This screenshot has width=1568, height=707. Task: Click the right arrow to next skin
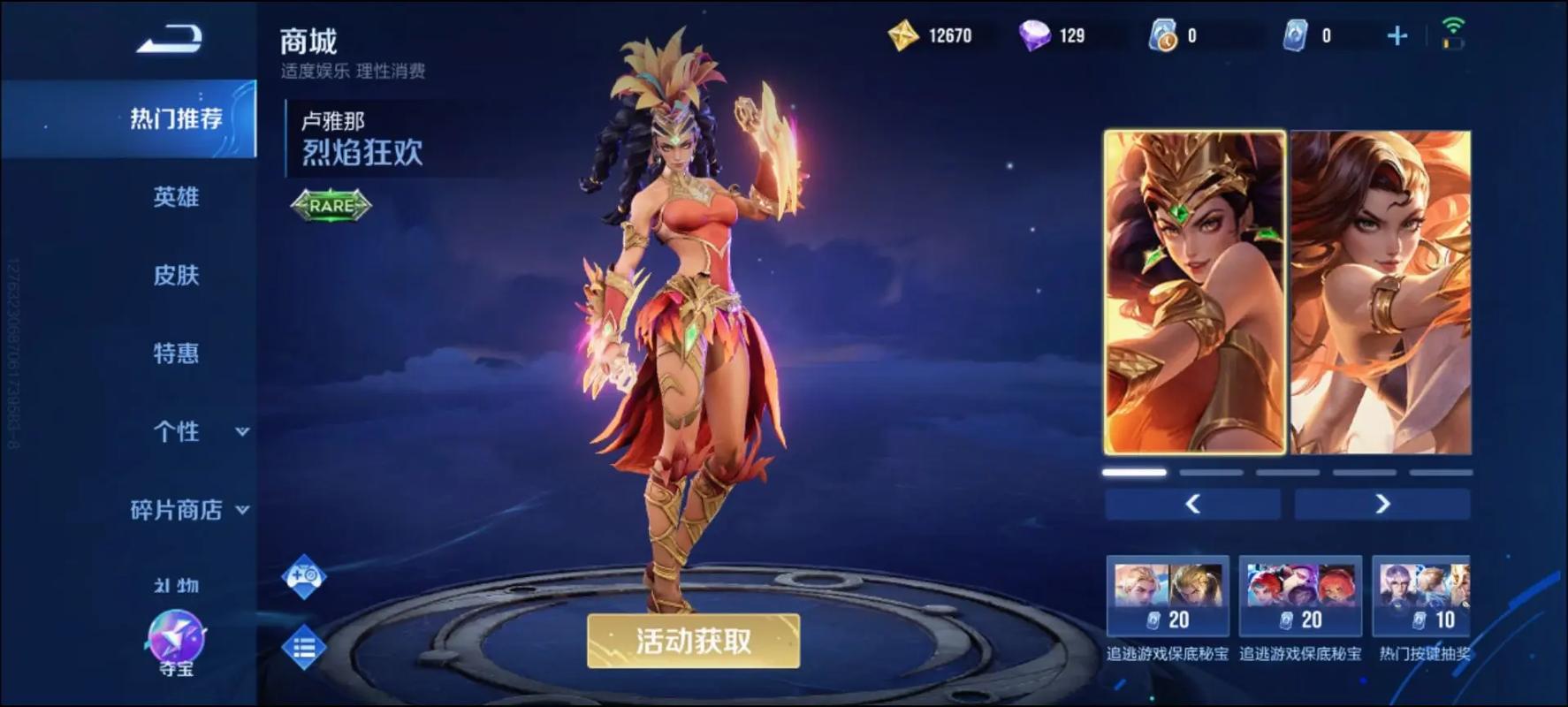tap(1382, 505)
